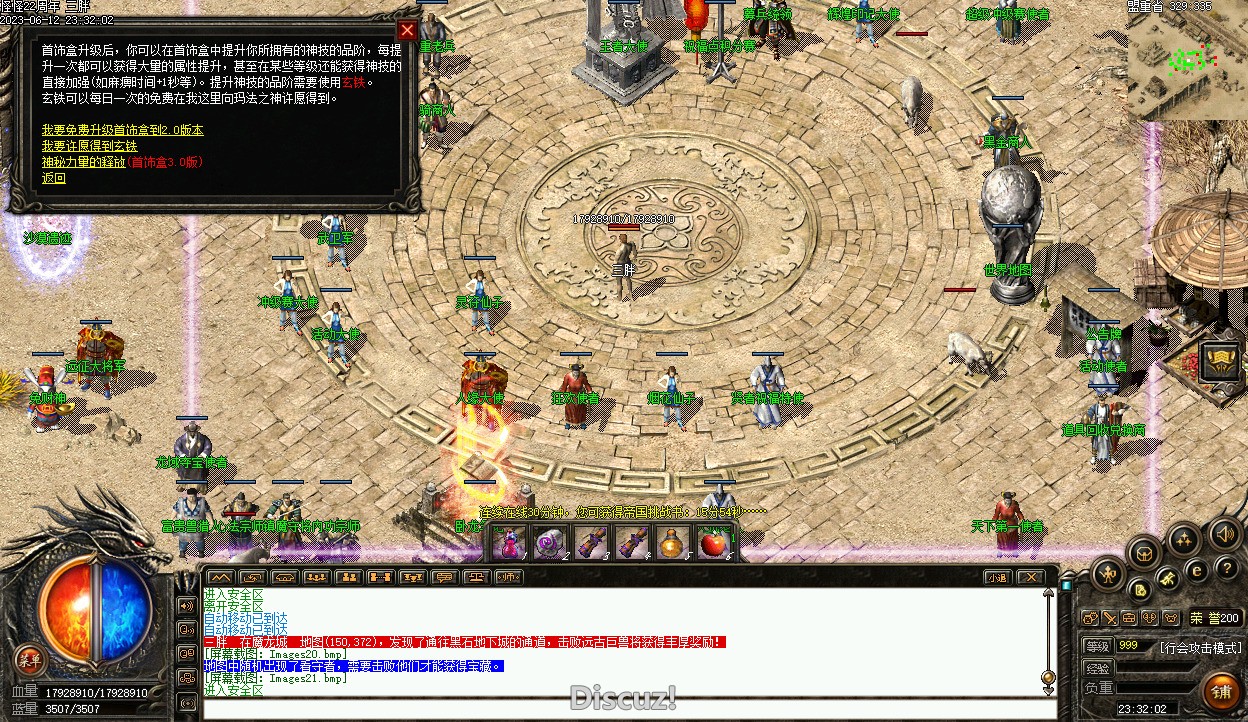Image resolution: width=1248 pixels, height=722 pixels.
Task: Choose the free upgrade to 2.0 jewelry box option
Action: pyautogui.click(x=122, y=130)
